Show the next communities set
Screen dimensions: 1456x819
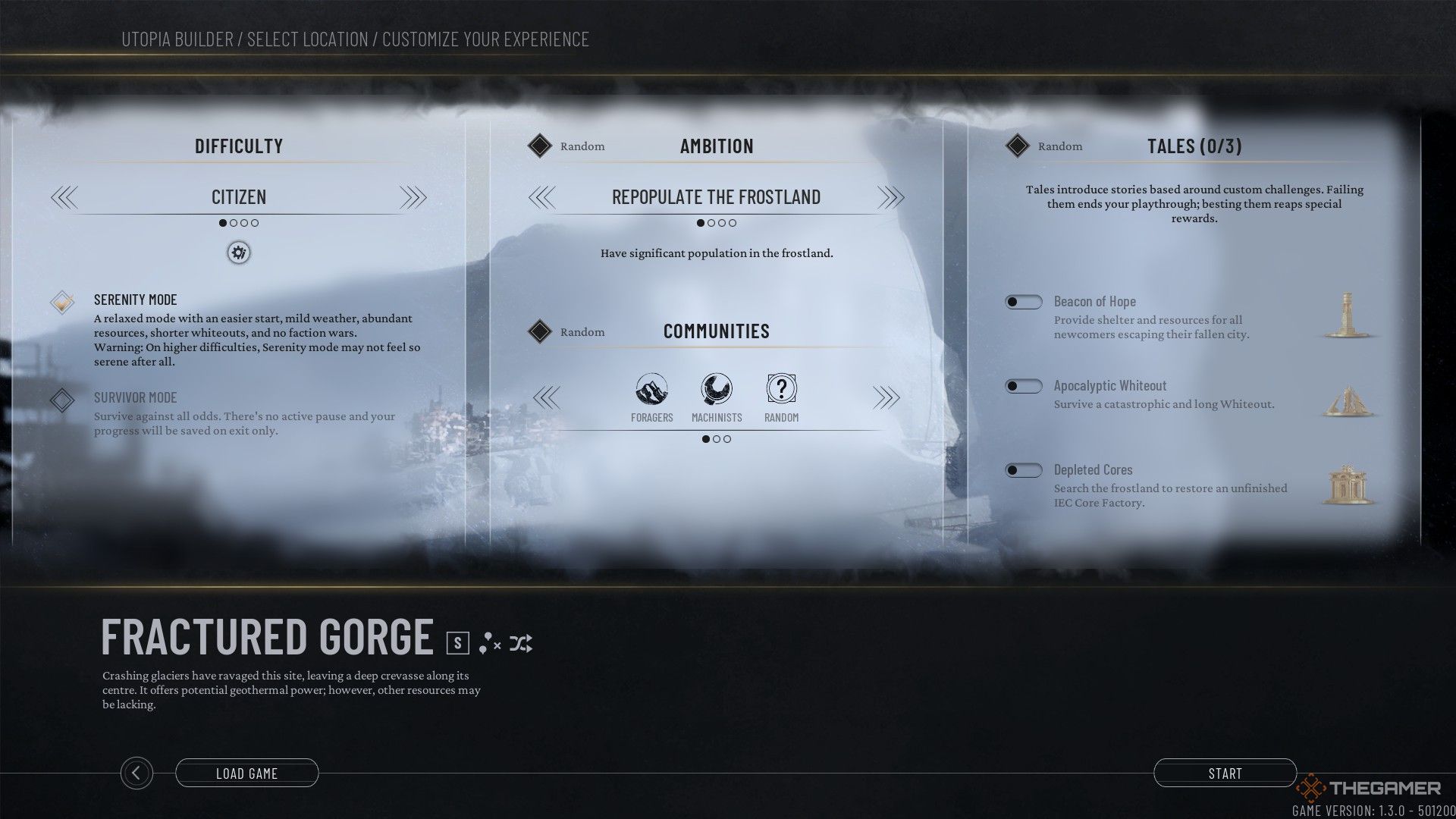(886, 397)
